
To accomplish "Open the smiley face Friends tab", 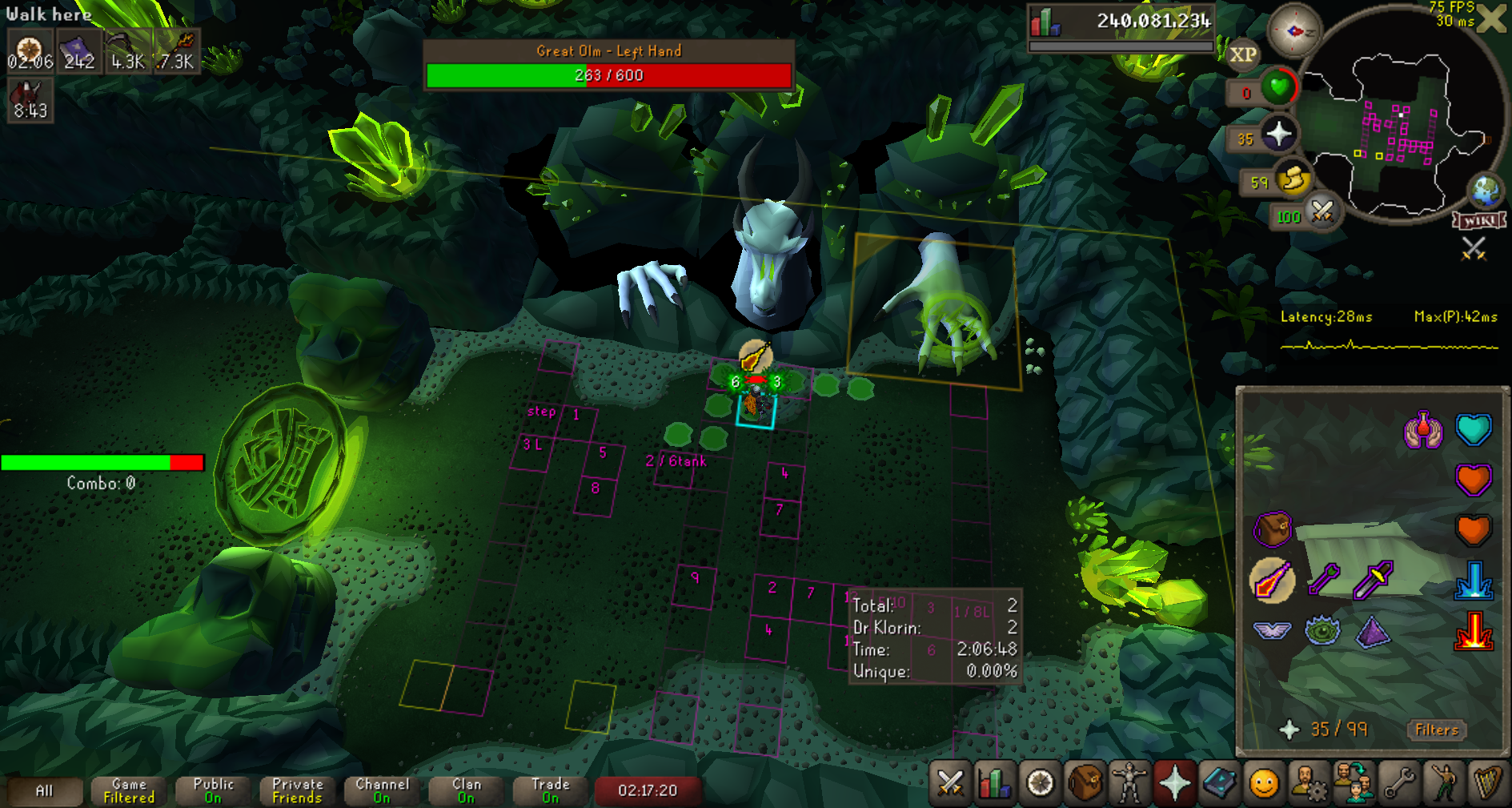I will pyautogui.click(x=1264, y=783).
